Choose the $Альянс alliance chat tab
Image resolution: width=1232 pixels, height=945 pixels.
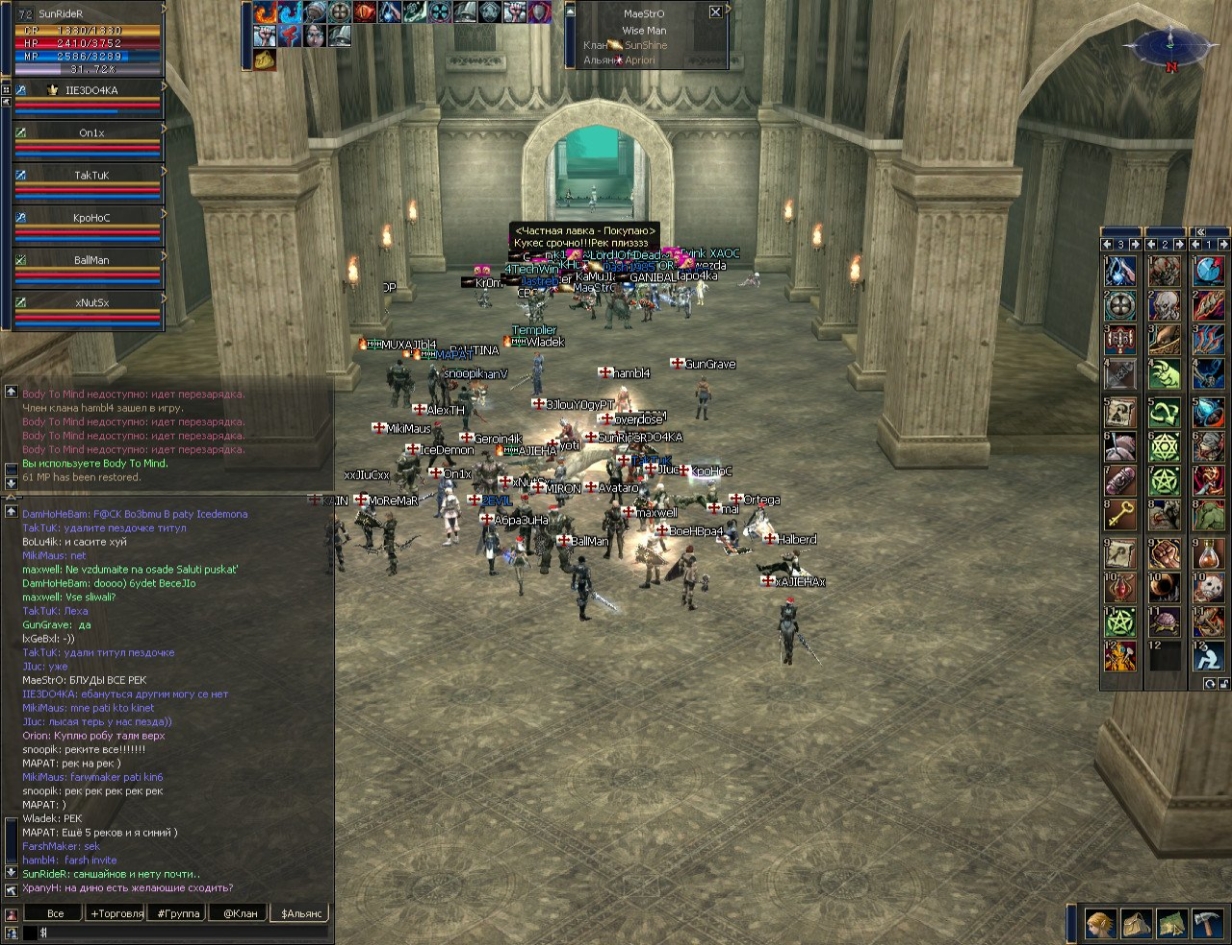[302, 913]
